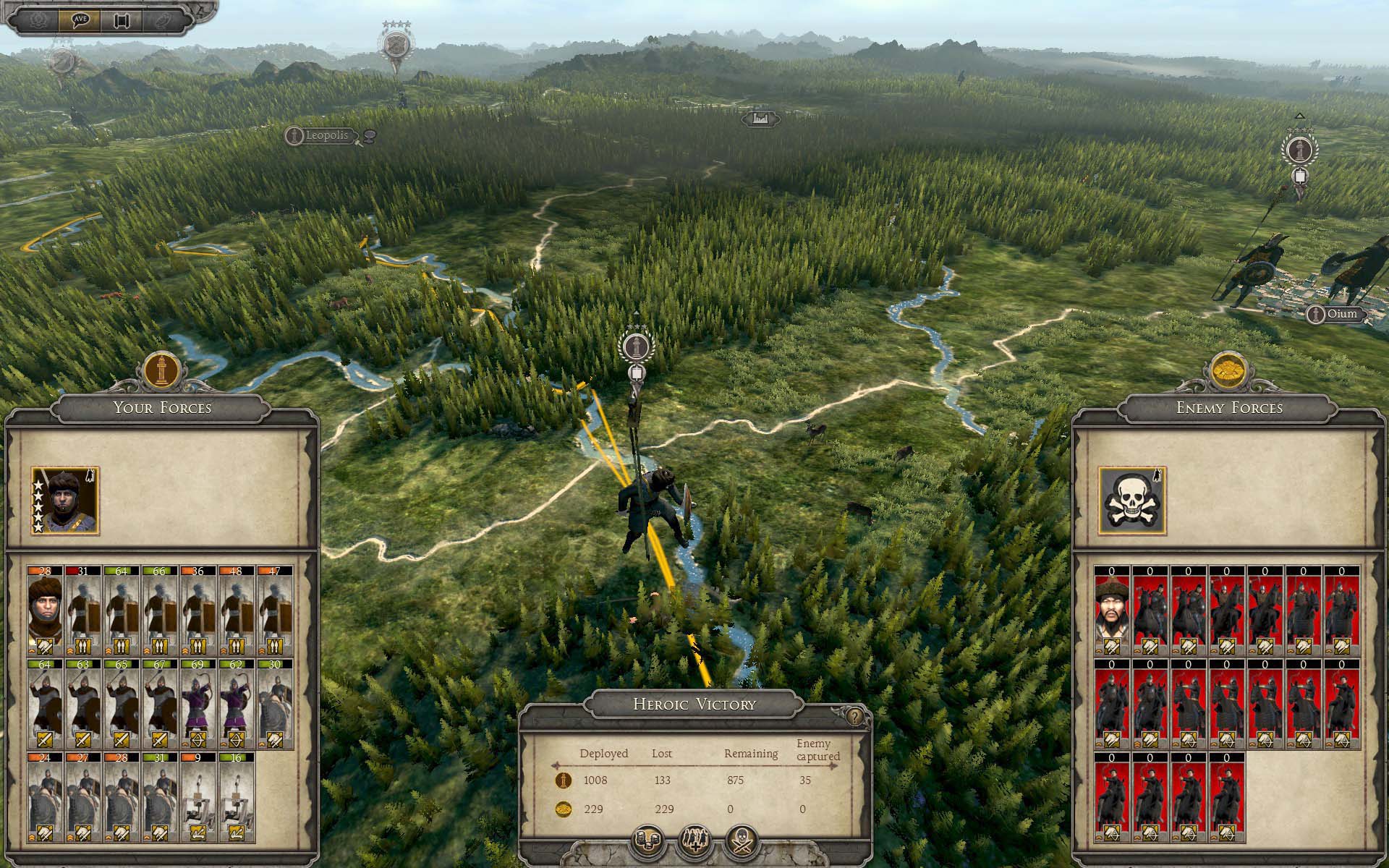Open the owl advisor icon in toolbar

coord(163,20)
